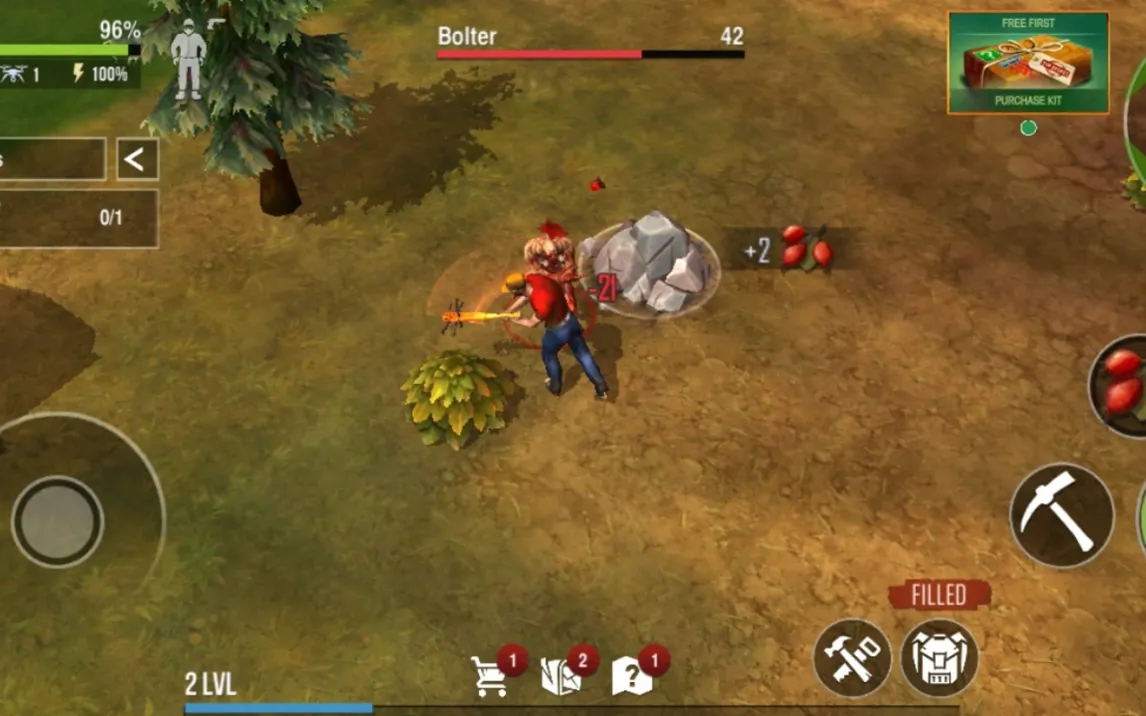Use the red berries quick slot
This screenshot has width=1146, height=716.
[x=1121, y=383]
